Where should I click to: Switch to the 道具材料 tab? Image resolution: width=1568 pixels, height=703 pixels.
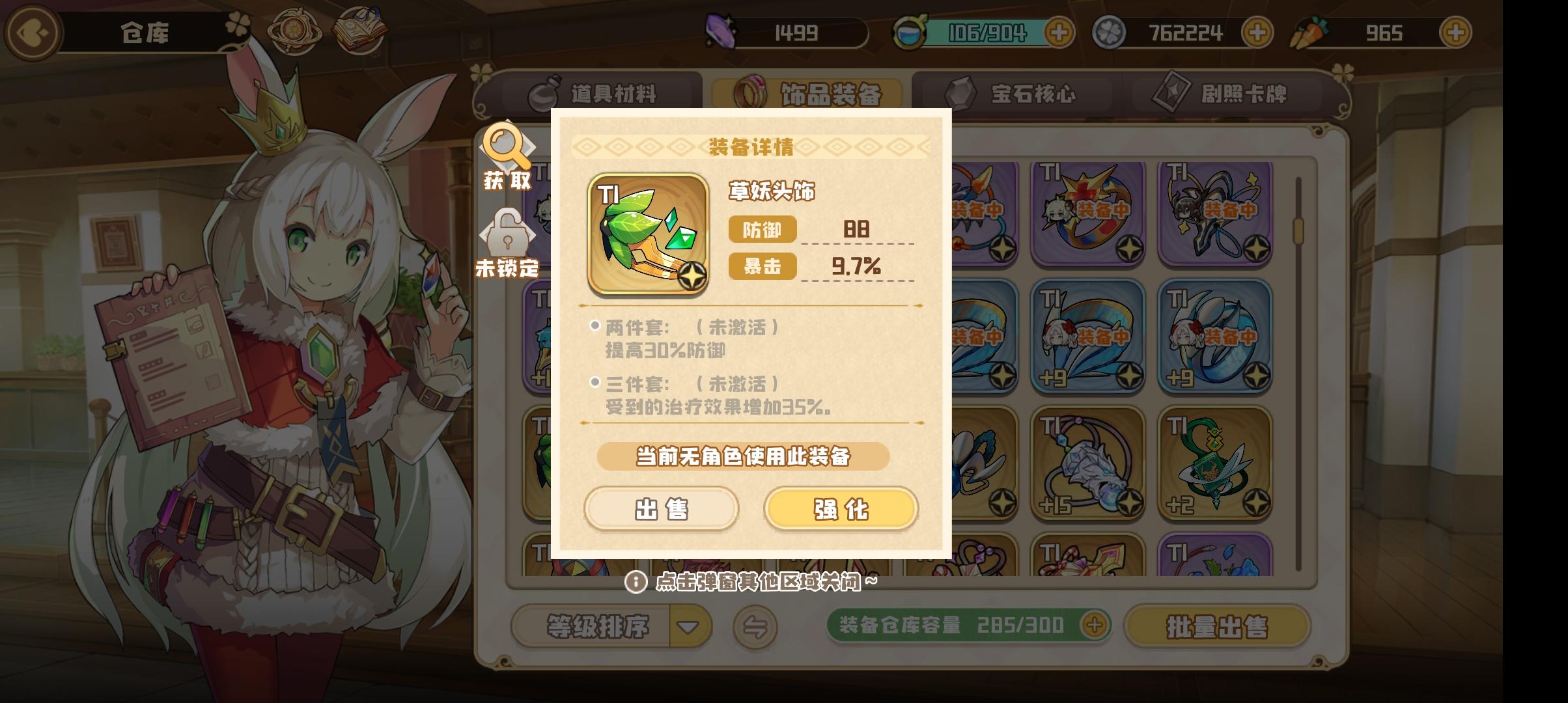(613, 92)
